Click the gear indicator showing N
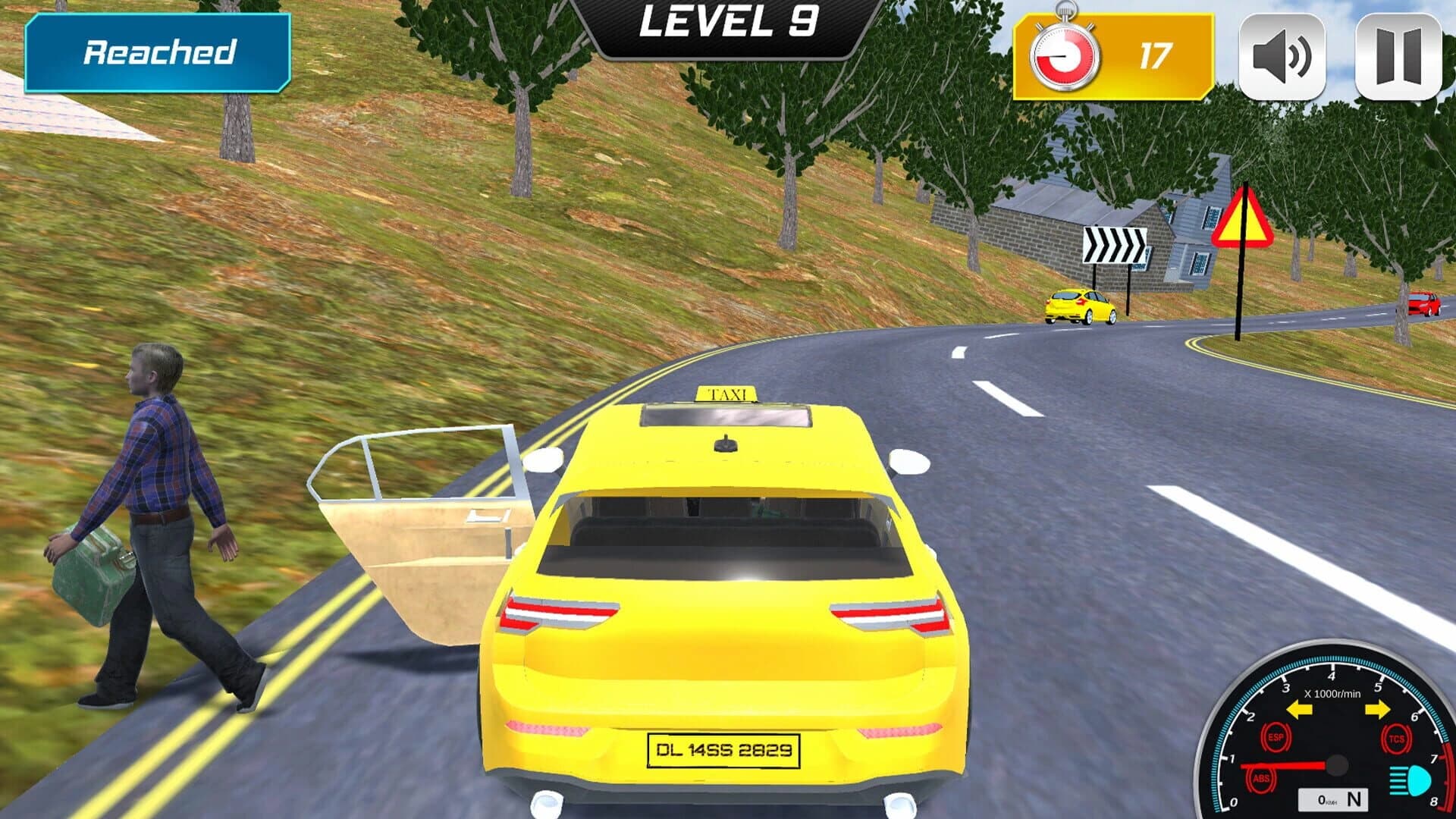The width and height of the screenshot is (1456, 819). tap(1355, 799)
